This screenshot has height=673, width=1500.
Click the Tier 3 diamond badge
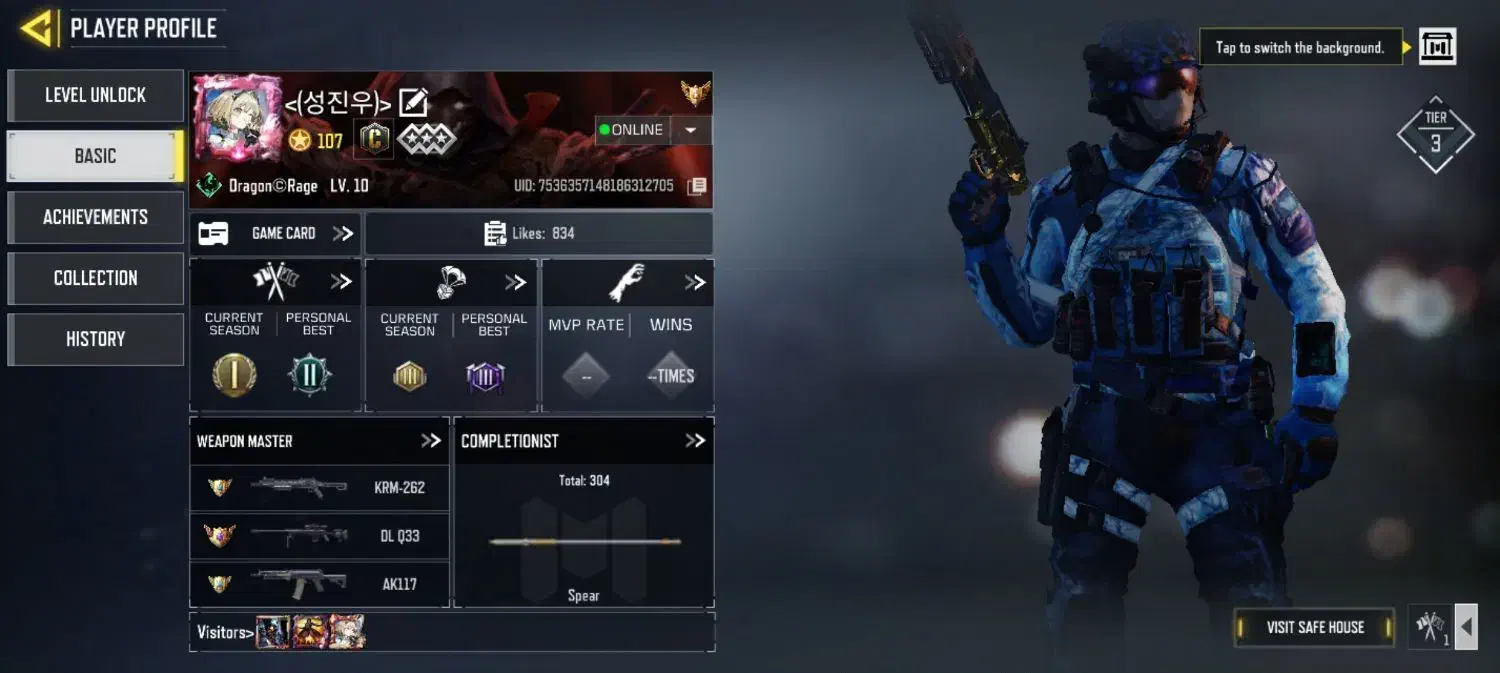[1435, 135]
